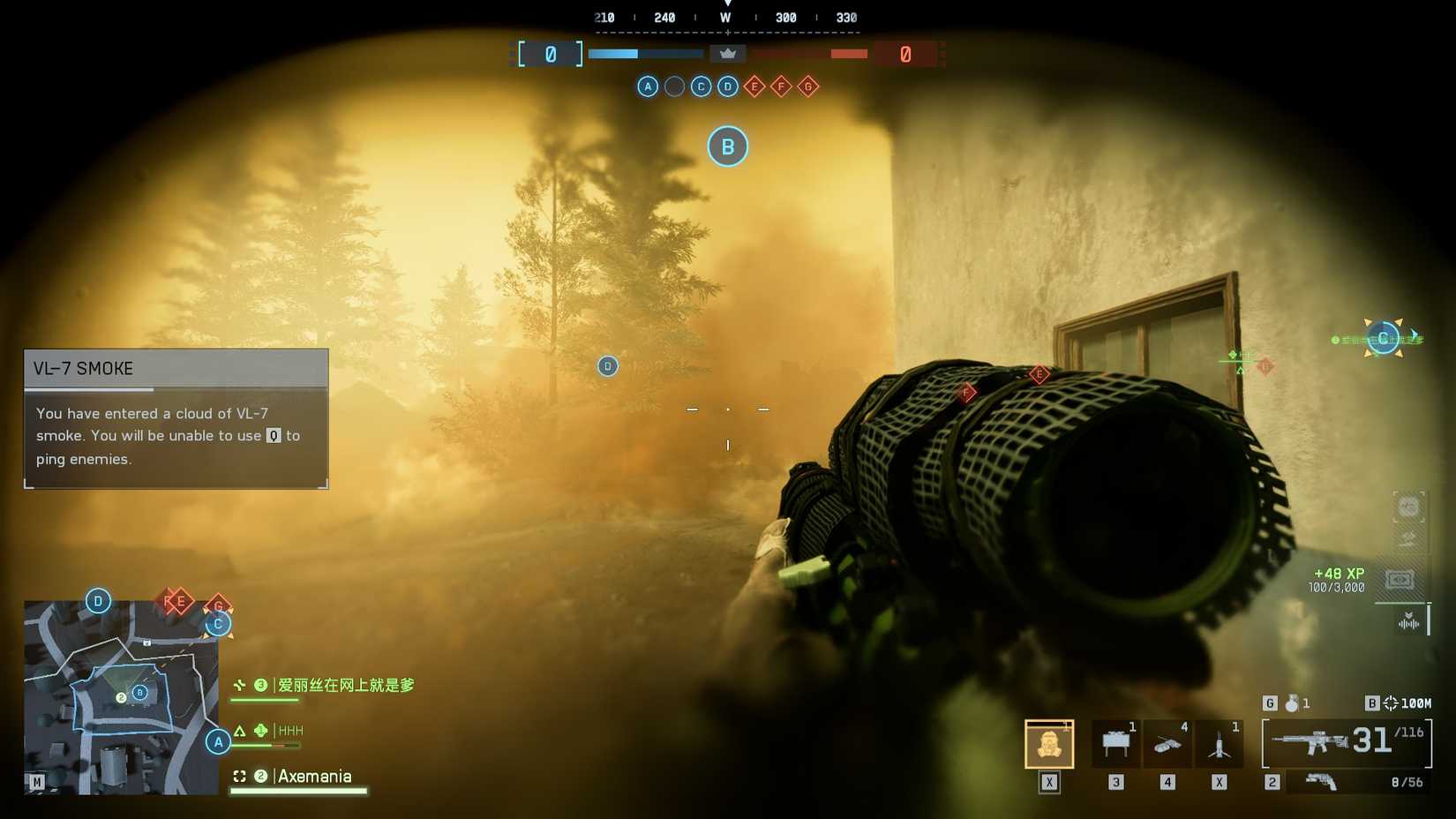Click the +48 XP notification text
The width and height of the screenshot is (1456, 819).
pyautogui.click(x=1338, y=574)
